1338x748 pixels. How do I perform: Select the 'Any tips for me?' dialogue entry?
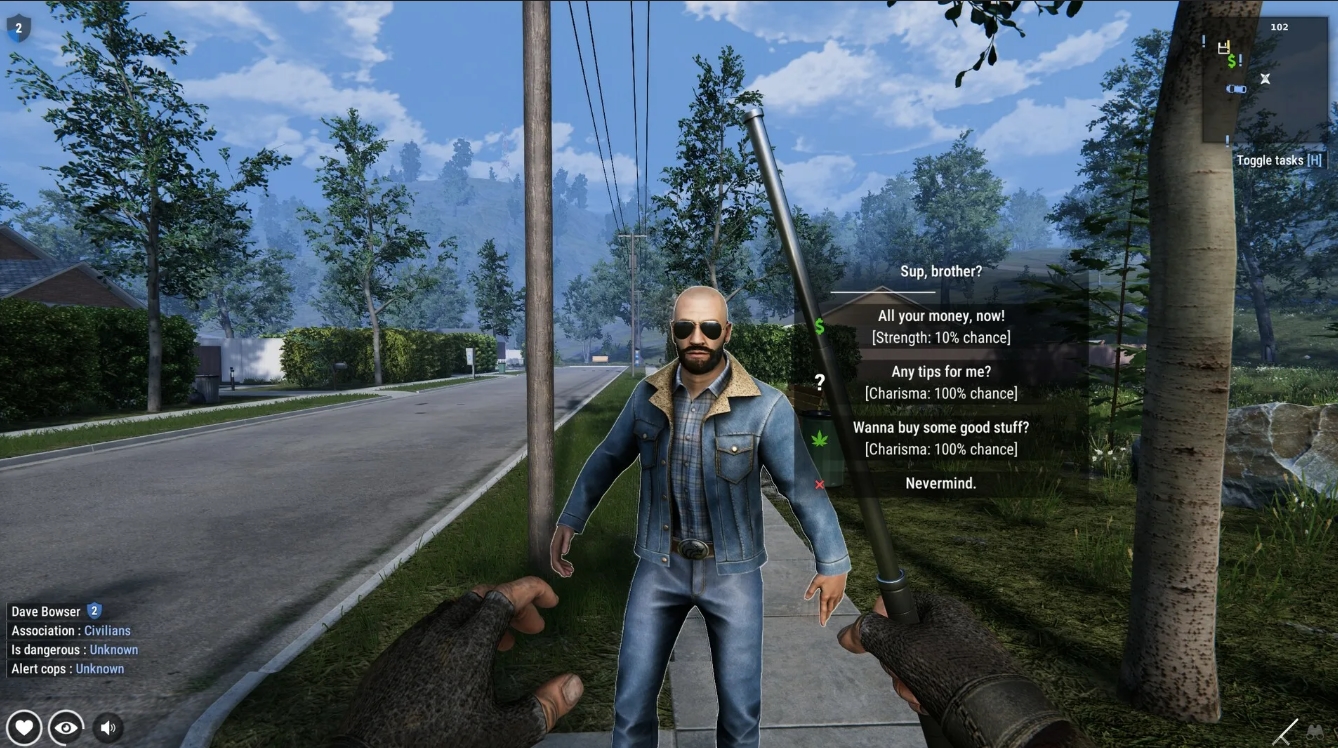[x=943, y=371]
